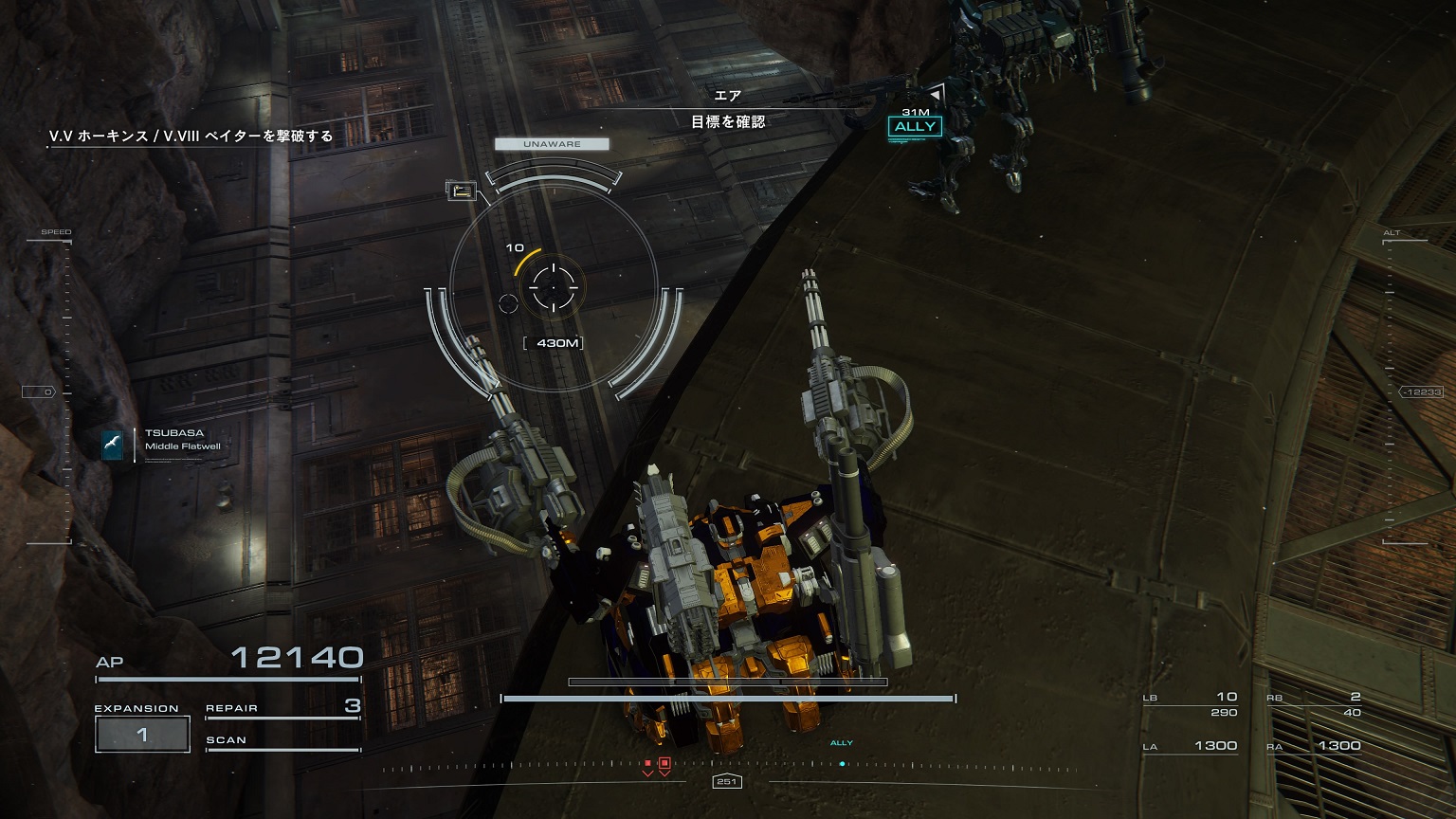Activate the Expansion slot box
The width and height of the screenshot is (1456, 819).
coord(142,735)
